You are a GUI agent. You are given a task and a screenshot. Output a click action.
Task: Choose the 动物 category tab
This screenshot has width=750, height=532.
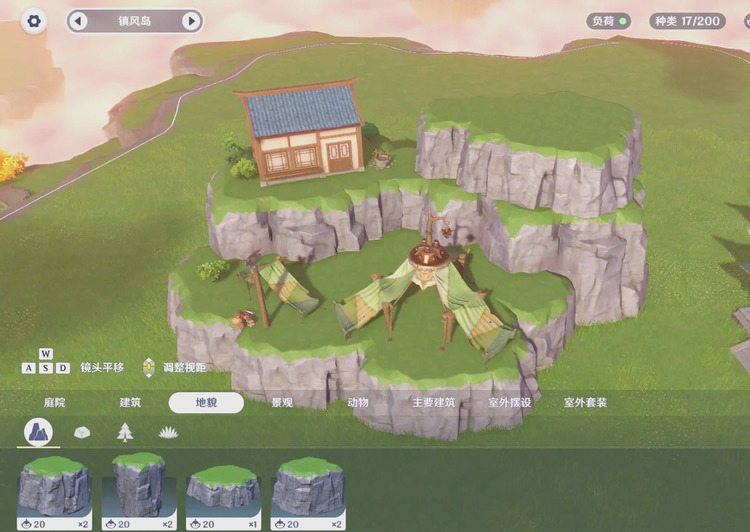pyautogui.click(x=357, y=403)
